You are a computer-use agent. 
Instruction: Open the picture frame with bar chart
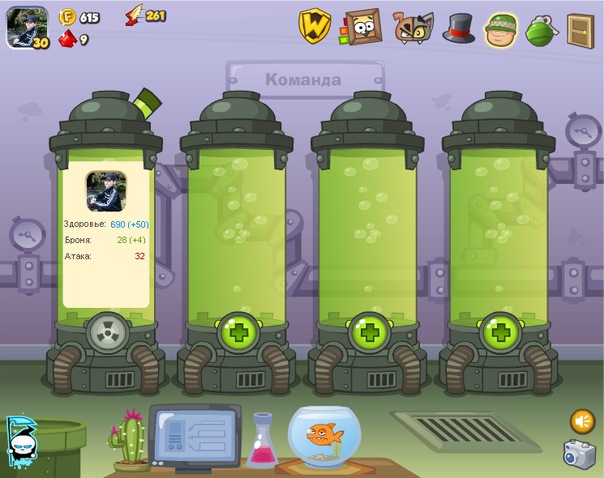coord(362,27)
